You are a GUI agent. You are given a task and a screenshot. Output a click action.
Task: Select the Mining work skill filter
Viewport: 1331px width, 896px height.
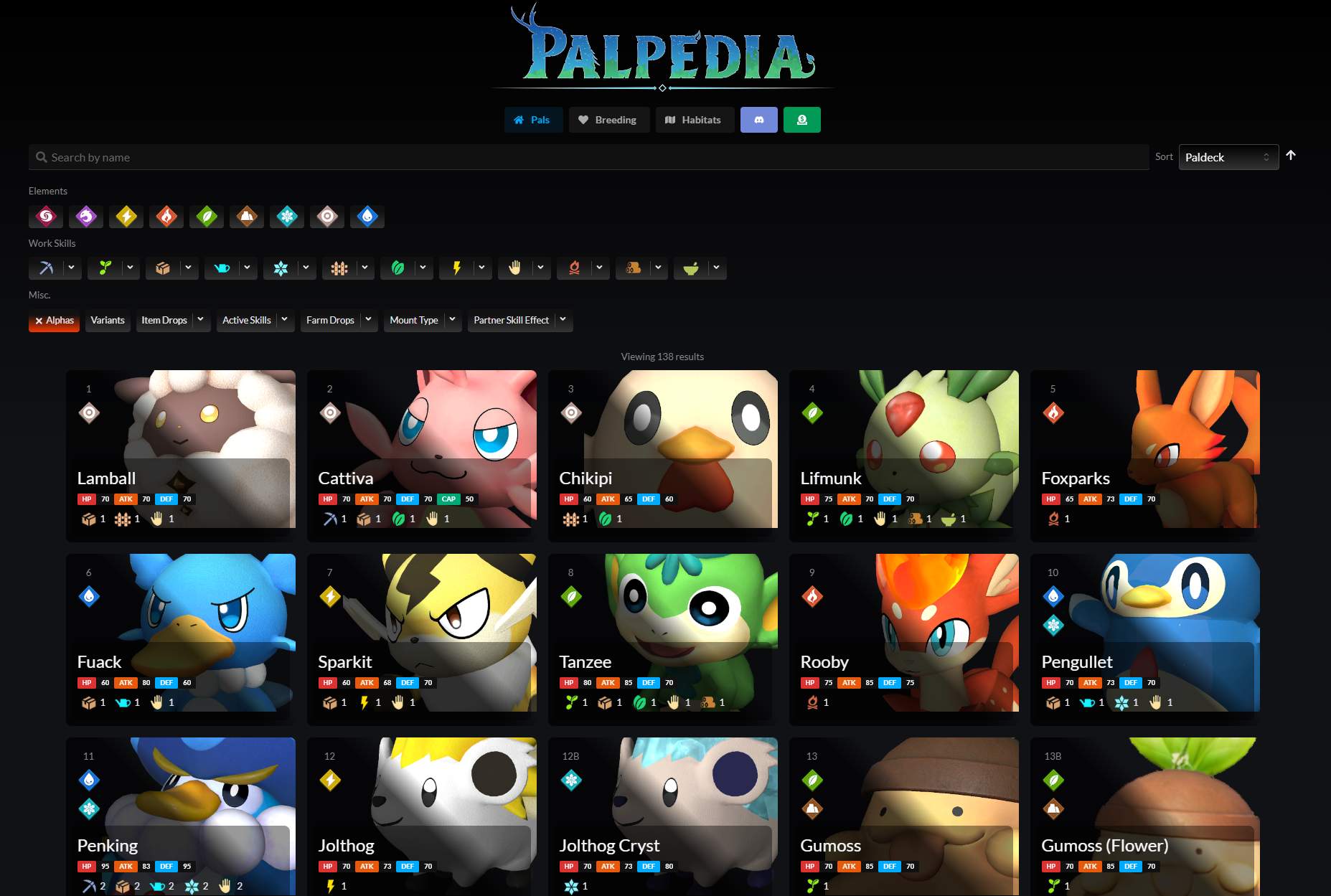(45, 268)
